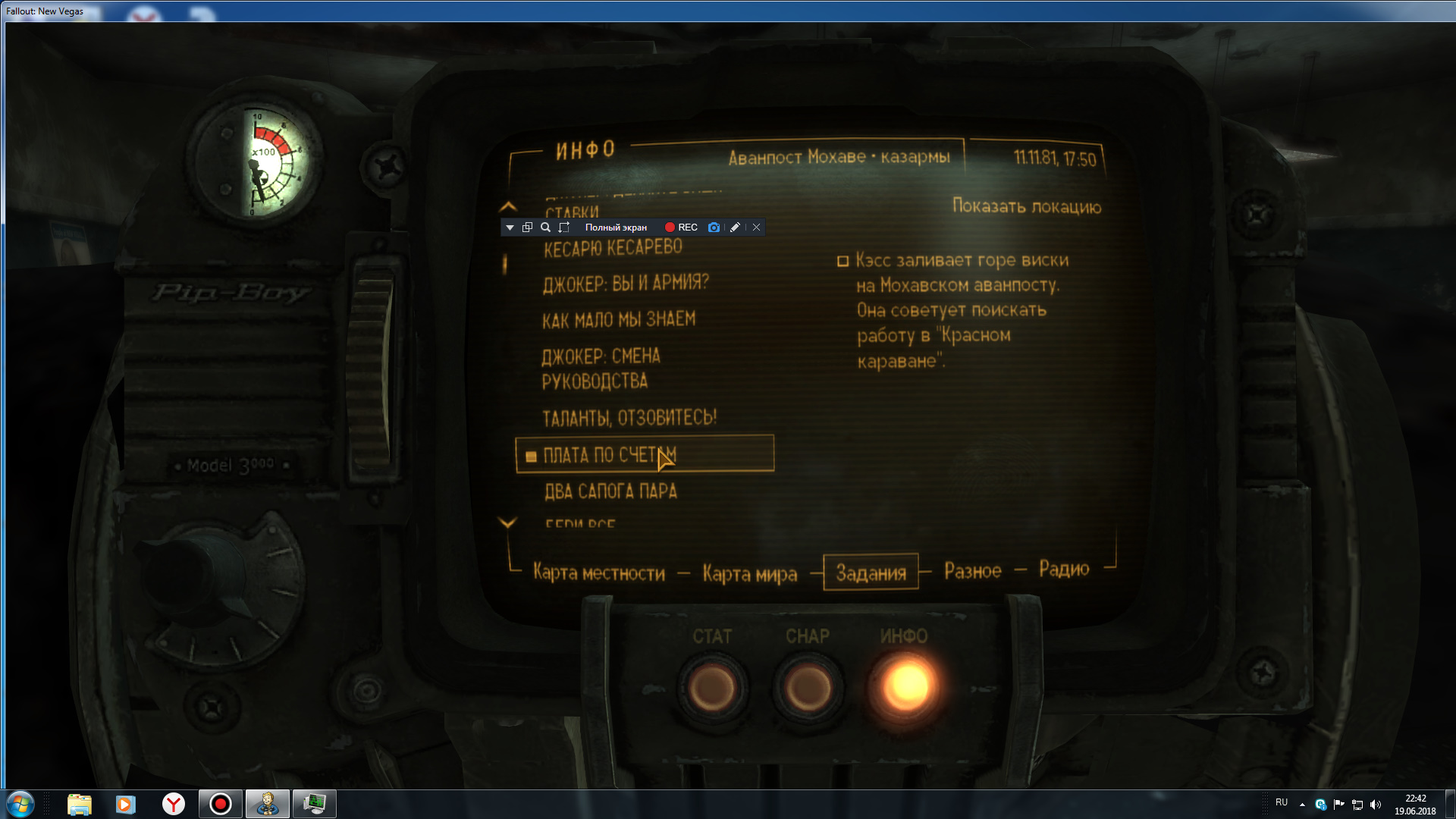1456x819 pixels.
Task: Select the quest КЕСАРЮ КЕСАРЕВО
Action: [x=613, y=248]
